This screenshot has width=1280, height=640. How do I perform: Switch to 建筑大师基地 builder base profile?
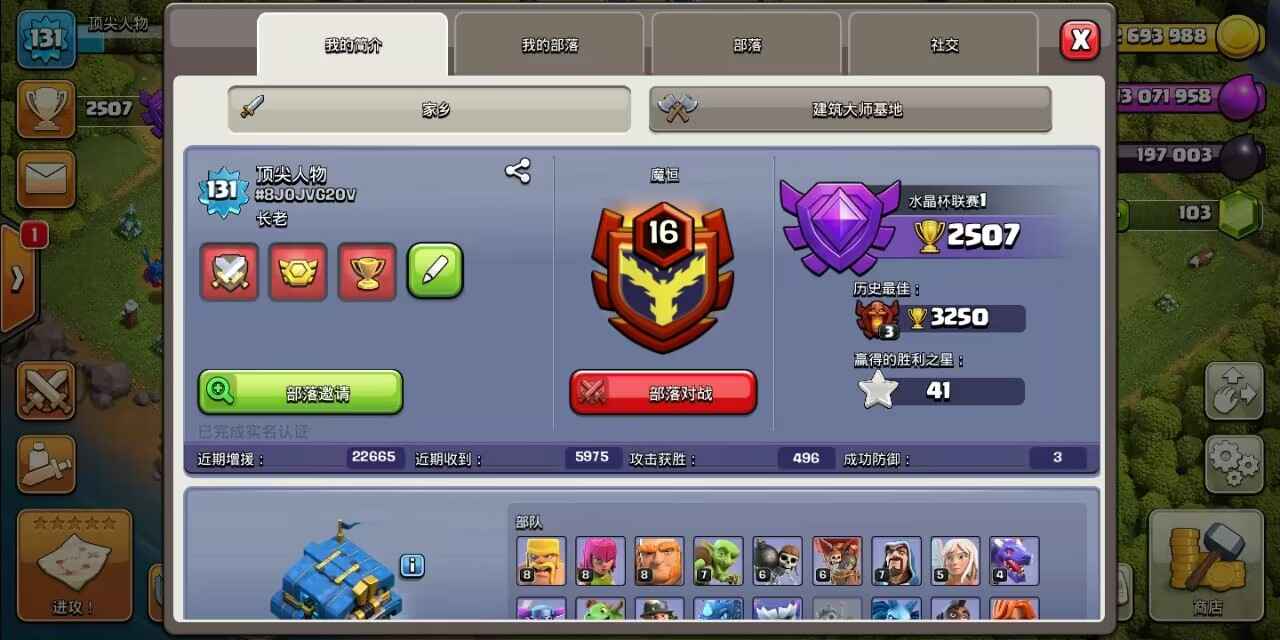tap(850, 109)
